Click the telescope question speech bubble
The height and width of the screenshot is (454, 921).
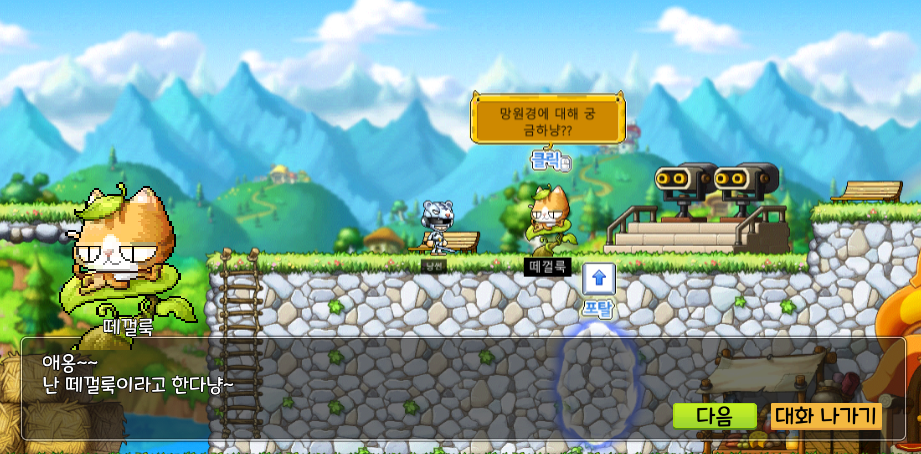point(548,121)
